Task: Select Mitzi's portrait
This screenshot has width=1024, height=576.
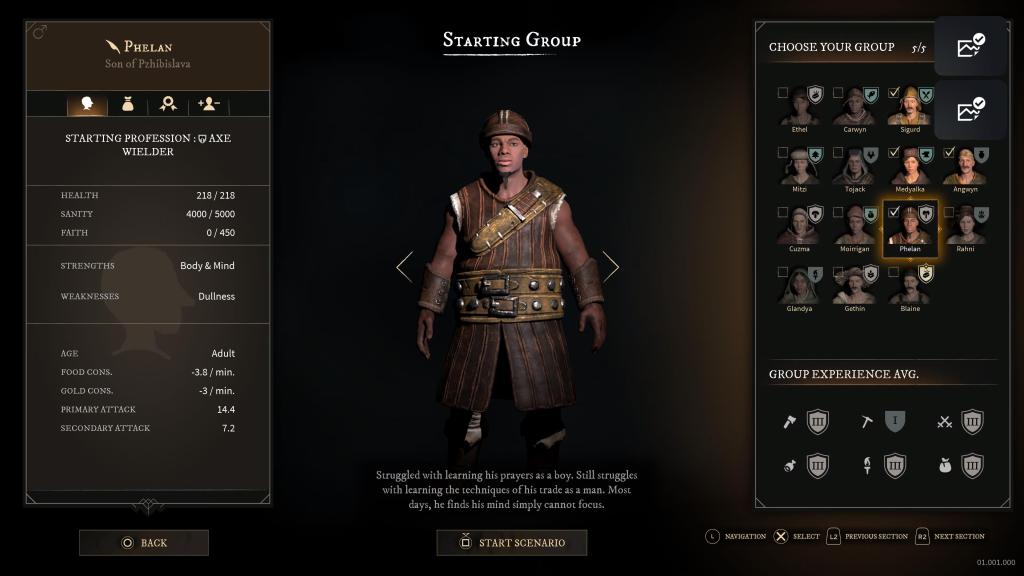Action: click(800, 168)
